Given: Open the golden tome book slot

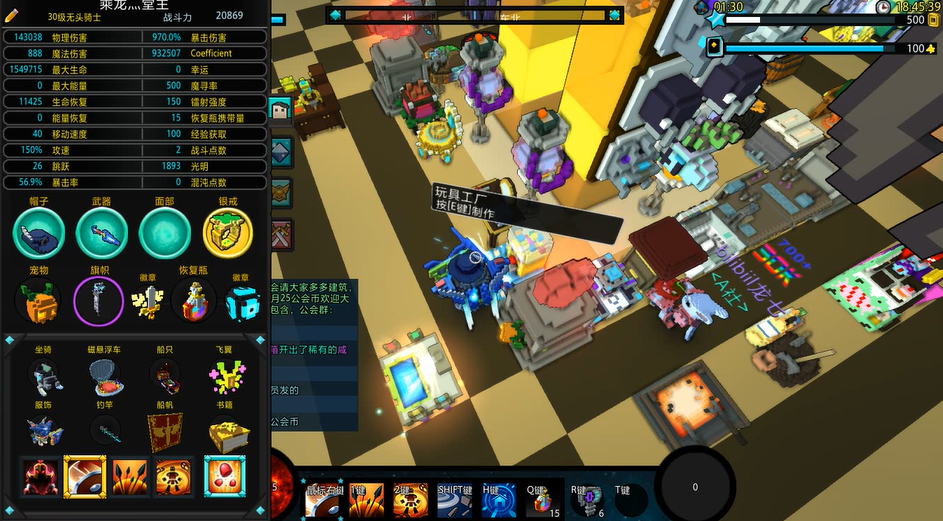Looking at the screenshot, I should 227,432.
